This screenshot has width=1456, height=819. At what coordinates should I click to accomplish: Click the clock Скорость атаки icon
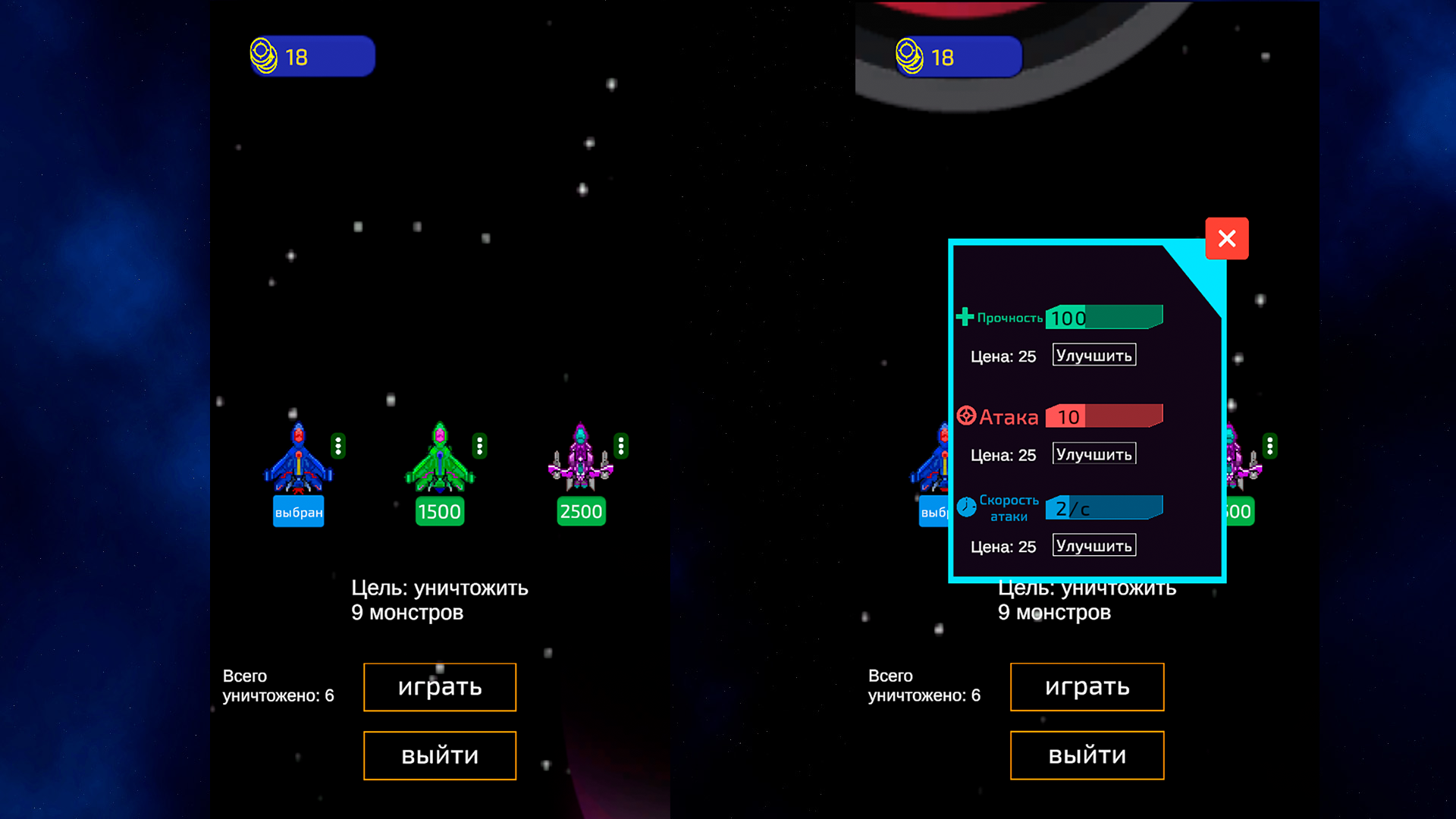click(965, 507)
